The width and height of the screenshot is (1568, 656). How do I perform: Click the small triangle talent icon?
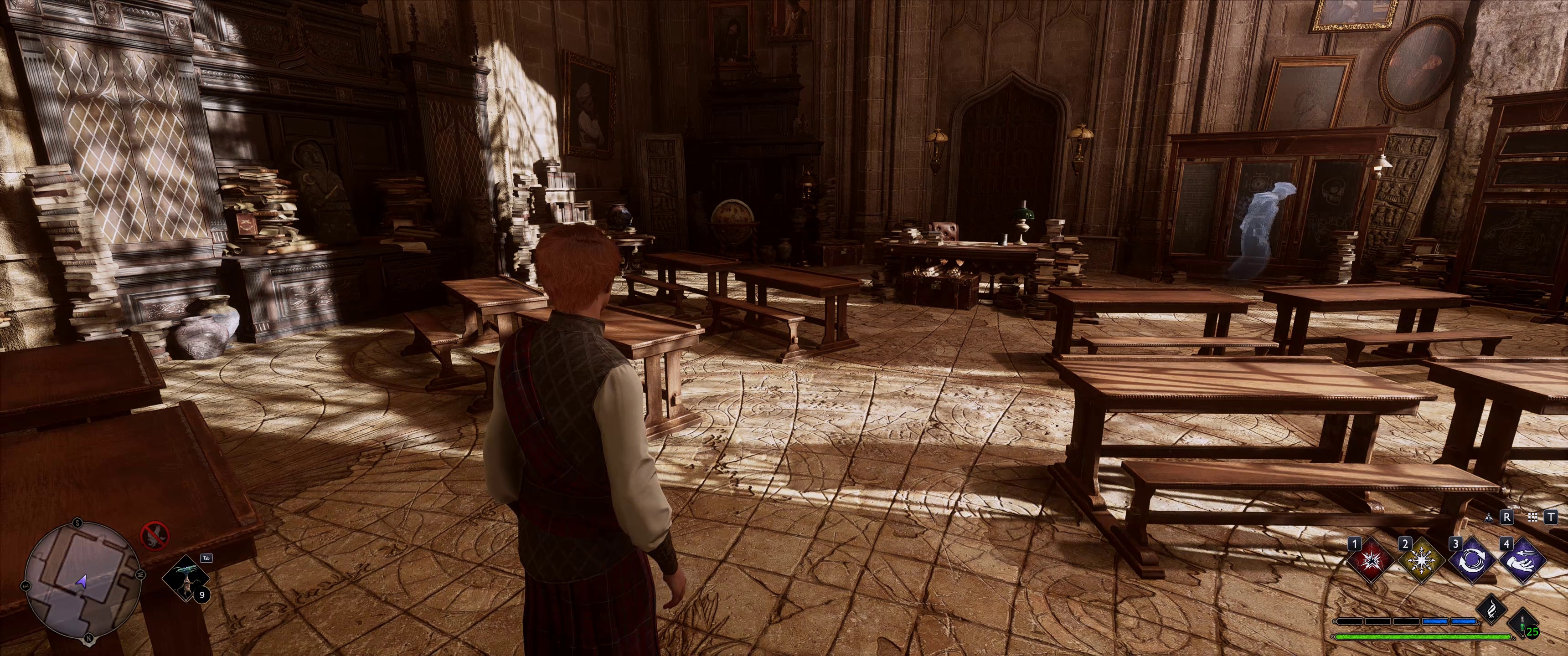1489,517
